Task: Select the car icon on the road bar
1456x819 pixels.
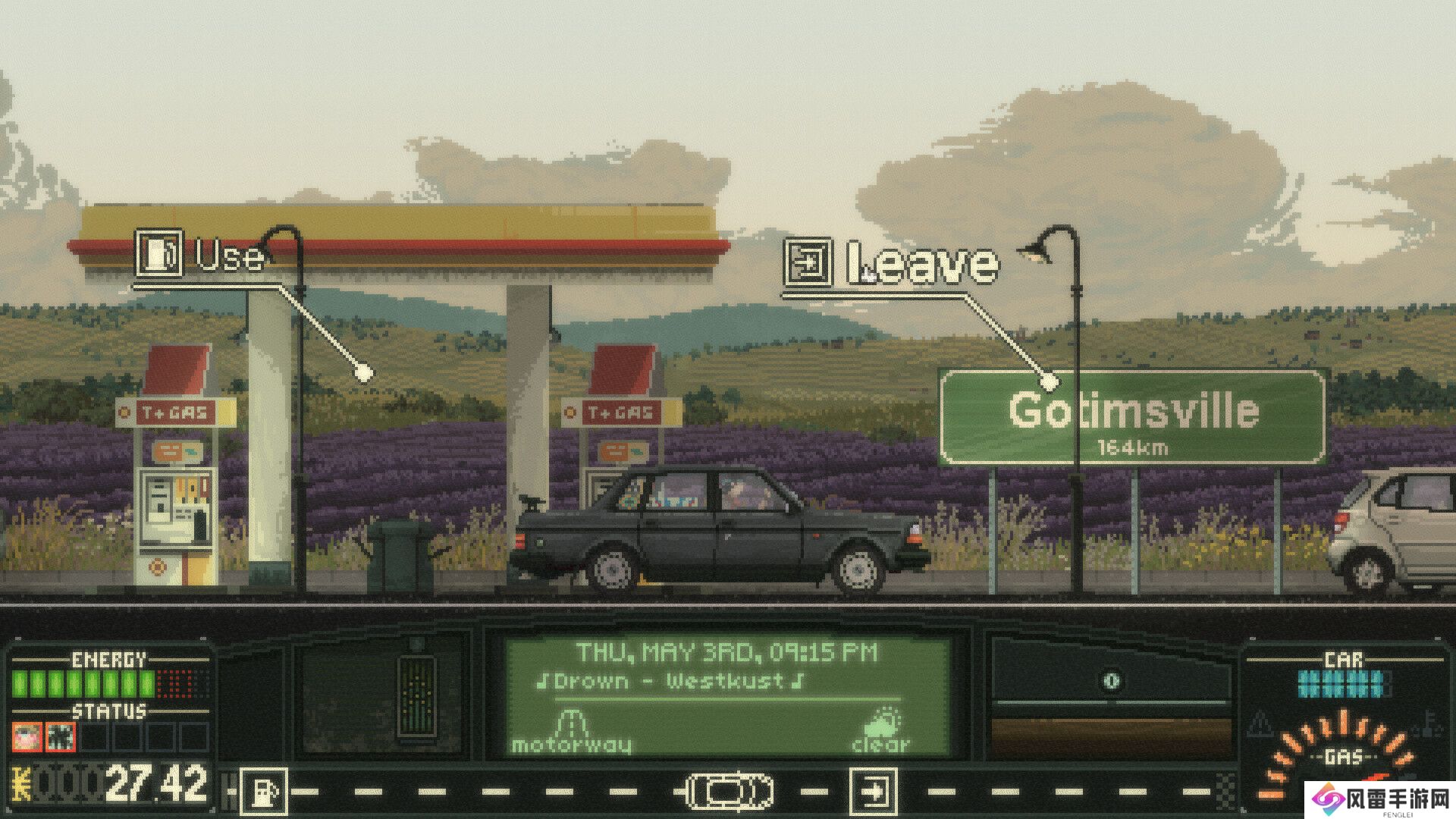Action: pos(729,792)
